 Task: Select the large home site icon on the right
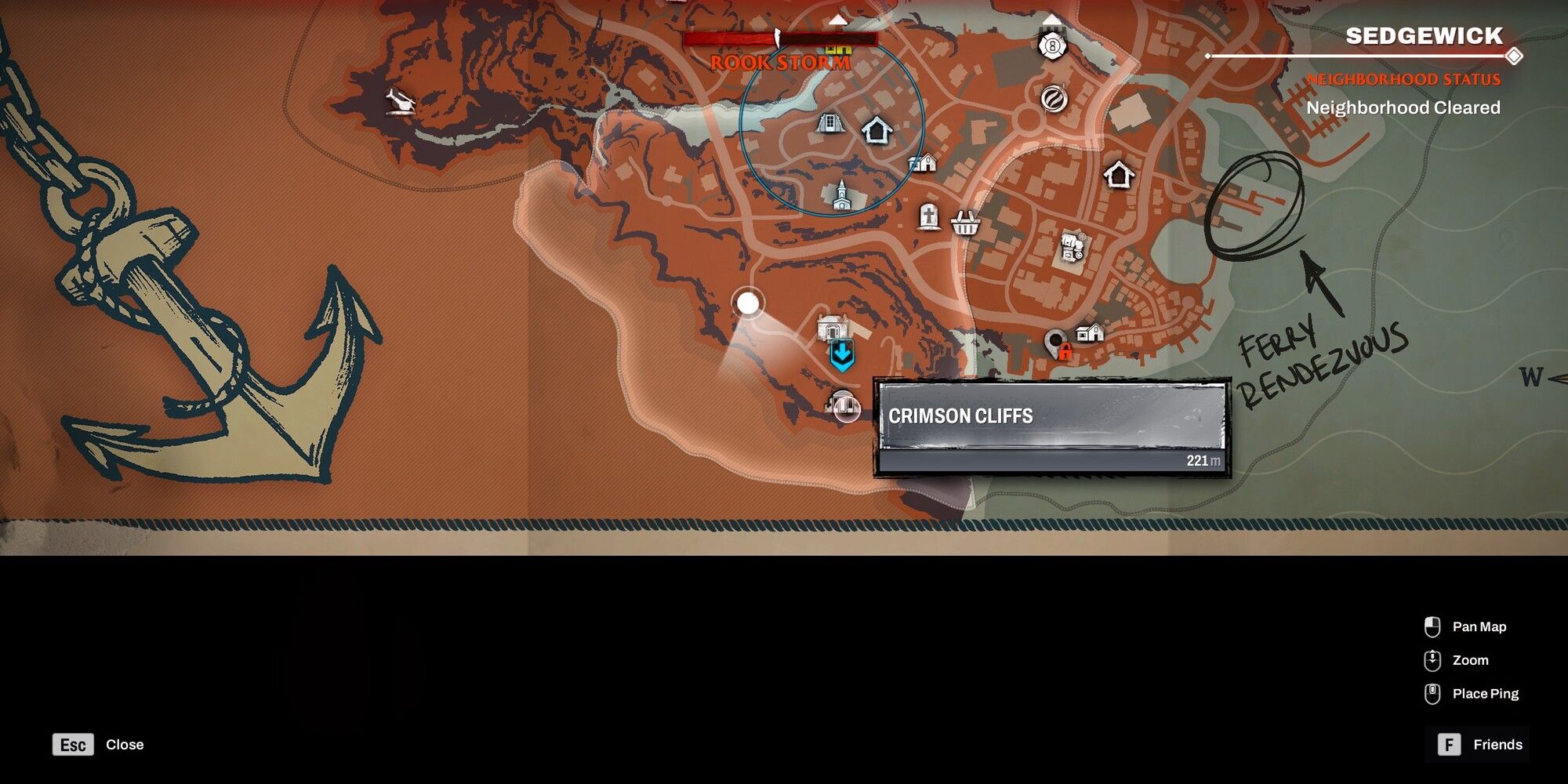(1119, 172)
